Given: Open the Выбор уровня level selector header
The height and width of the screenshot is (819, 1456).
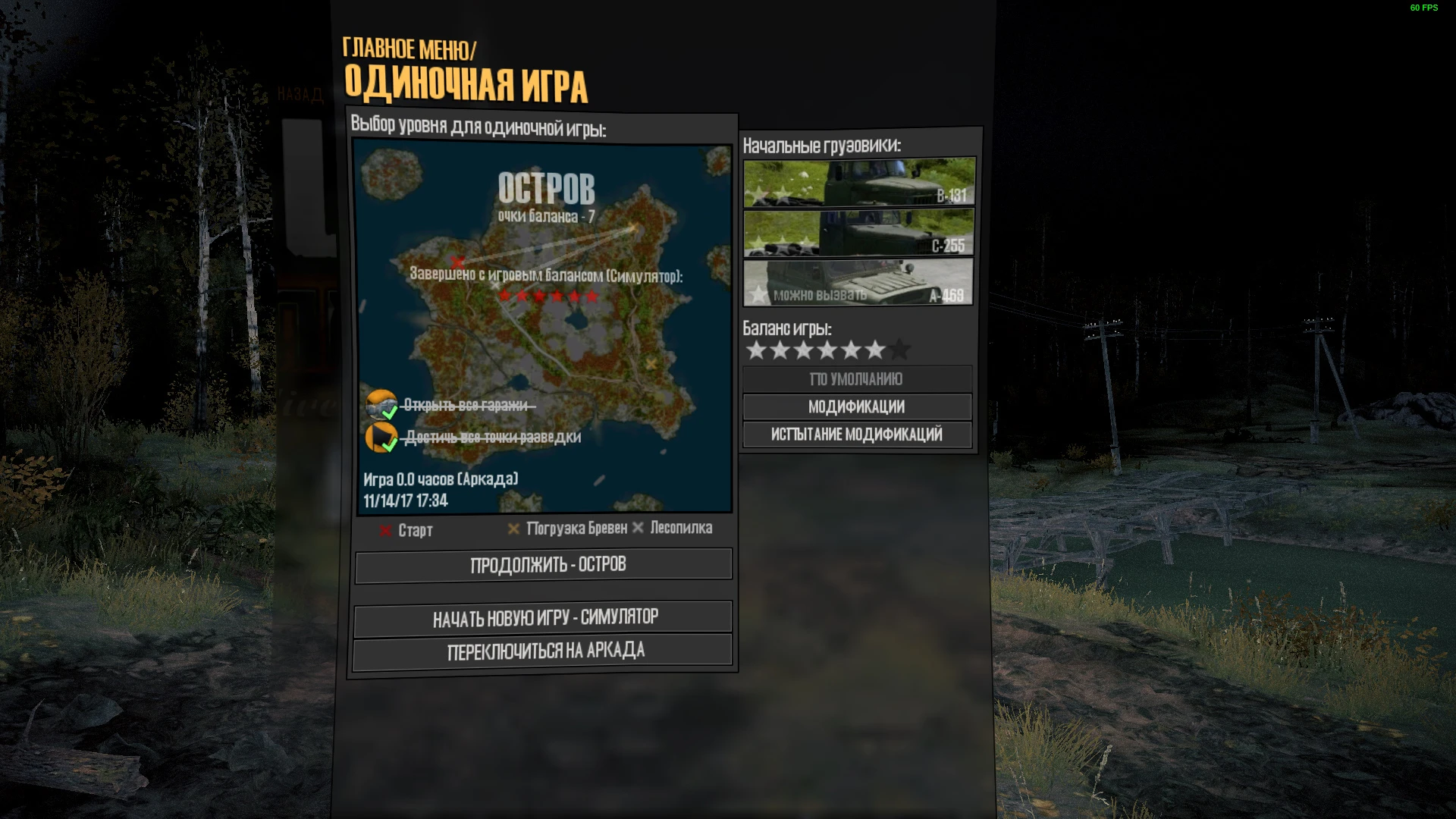Looking at the screenshot, I should click(x=477, y=127).
